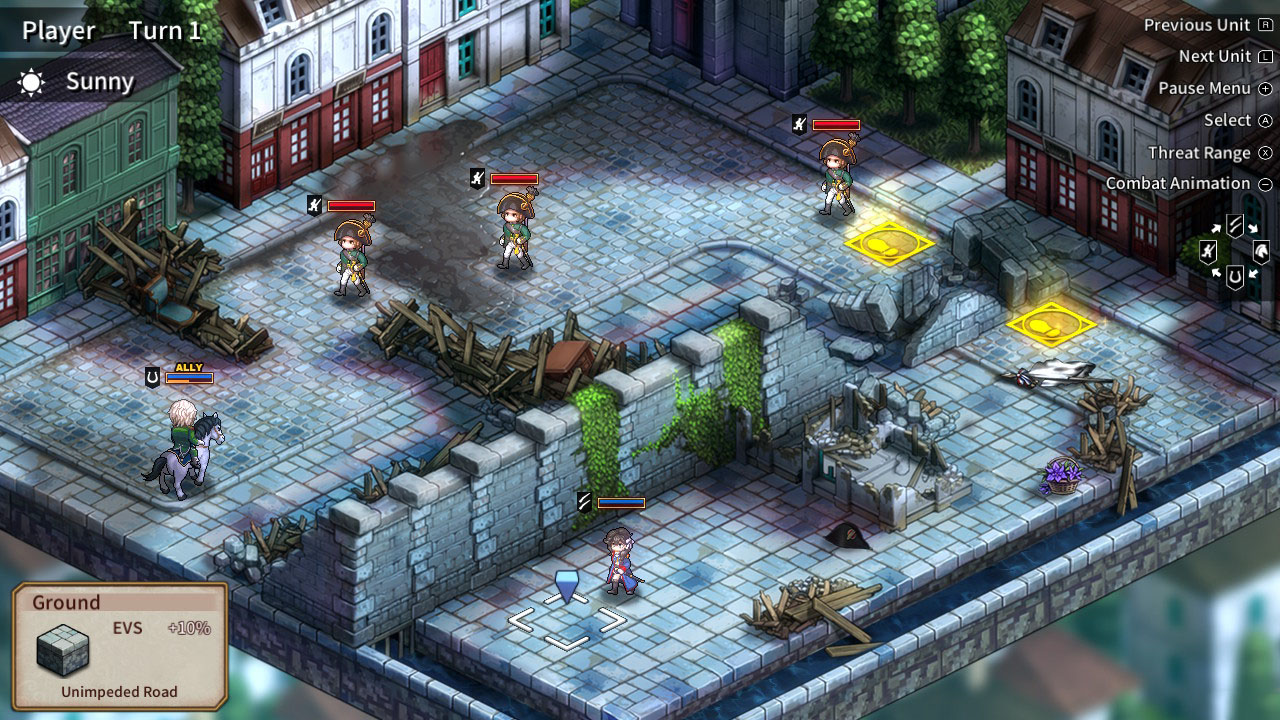This screenshot has height=720, width=1280.
Task: Select the player unit with the blue health bar
Action: pos(621,560)
